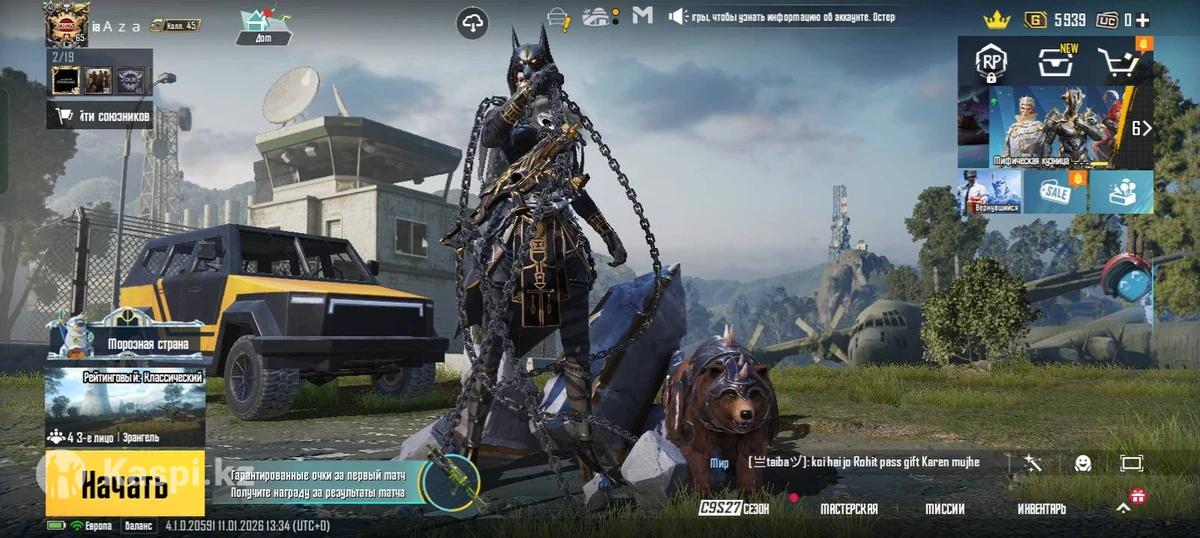The image size is (1200, 538).
Task: Open the player profile avatar
Action: pos(66,24)
